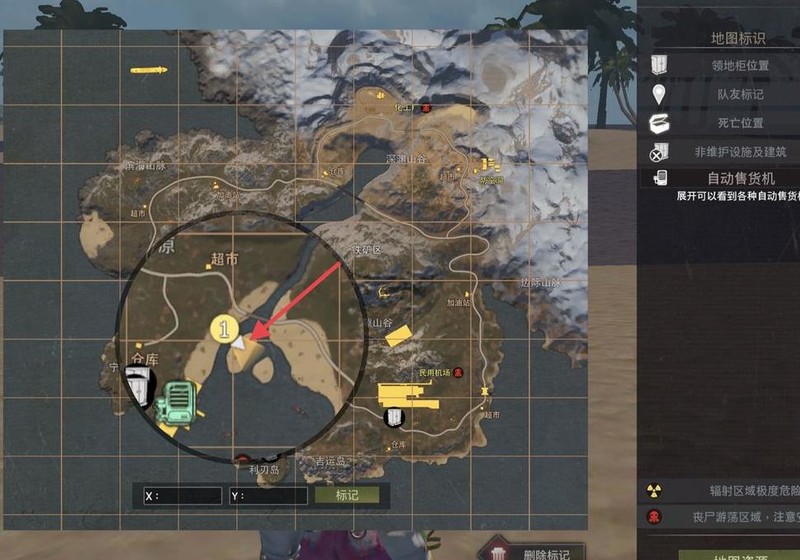Click the 超市 supermarket label inside the circle
This screenshot has height=560, width=800.
225,259
